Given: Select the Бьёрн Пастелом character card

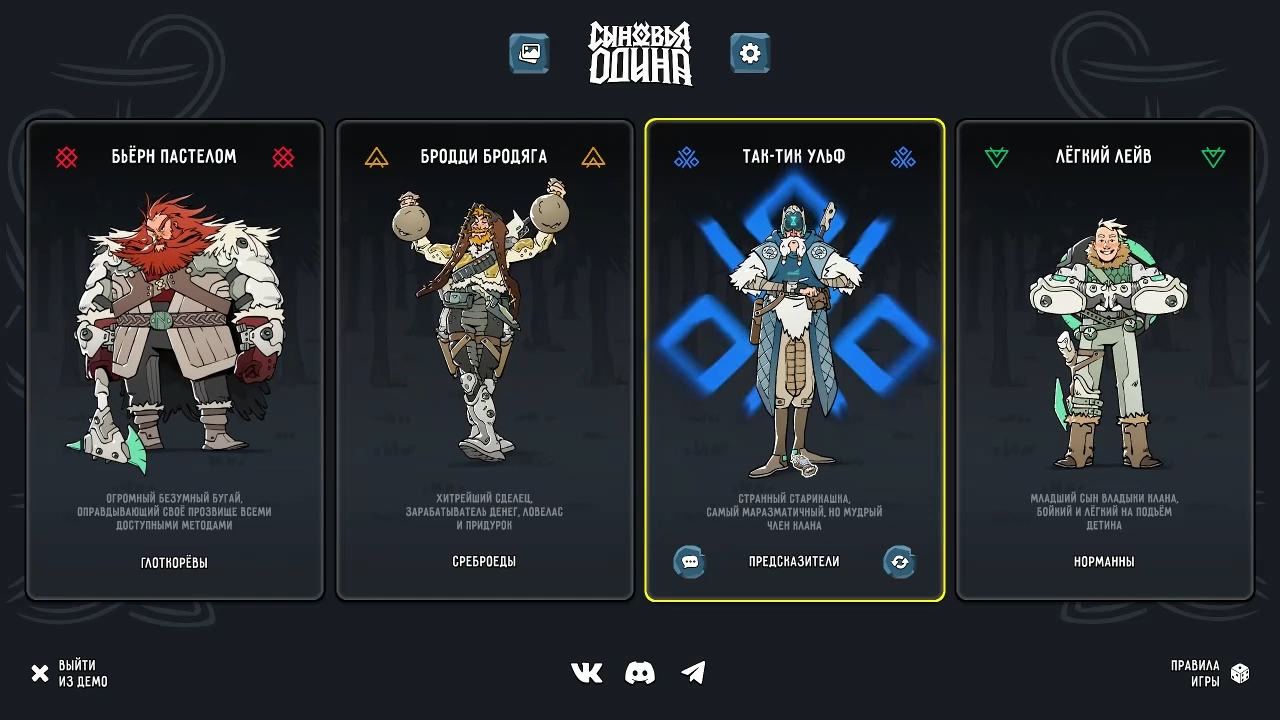Looking at the screenshot, I should (x=175, y=360).
